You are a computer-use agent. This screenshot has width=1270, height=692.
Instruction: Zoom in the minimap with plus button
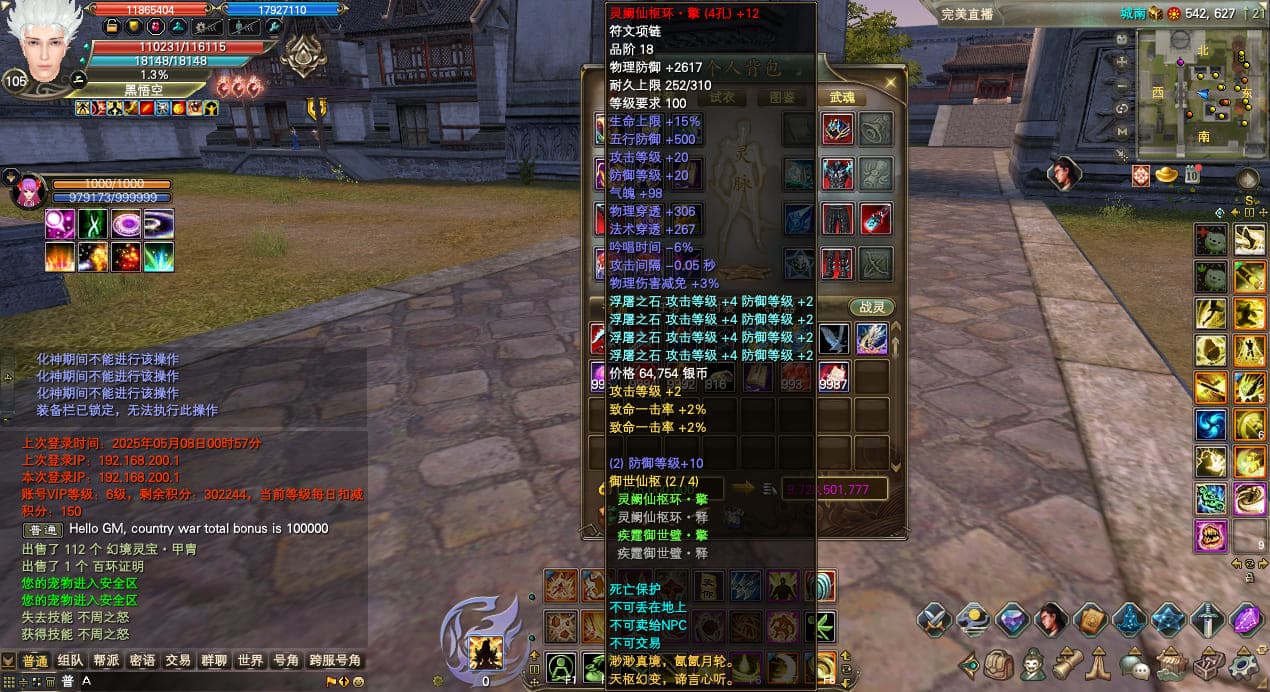click(x=1123, y=61)
